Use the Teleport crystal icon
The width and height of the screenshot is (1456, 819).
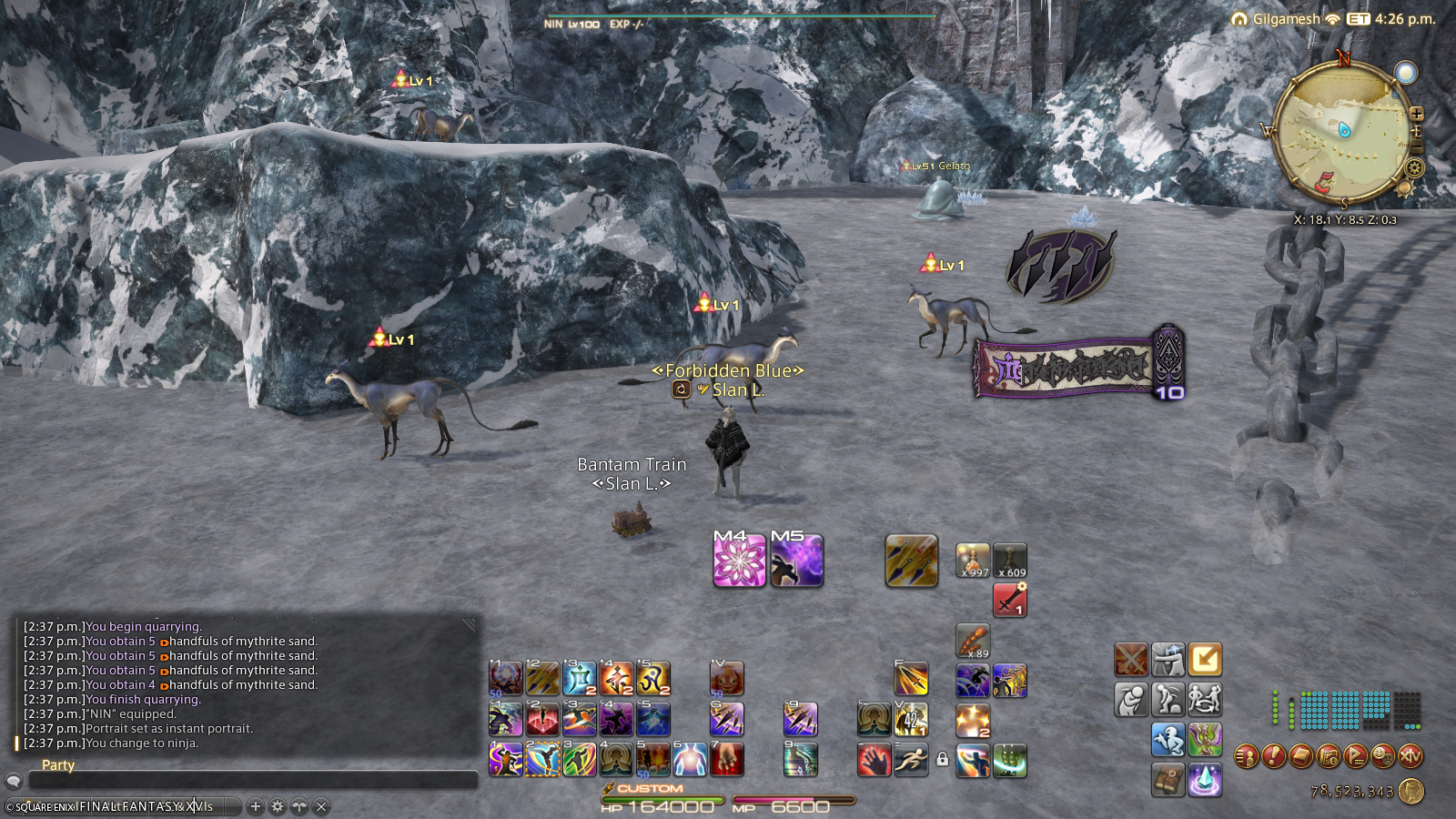(1205, 780)
